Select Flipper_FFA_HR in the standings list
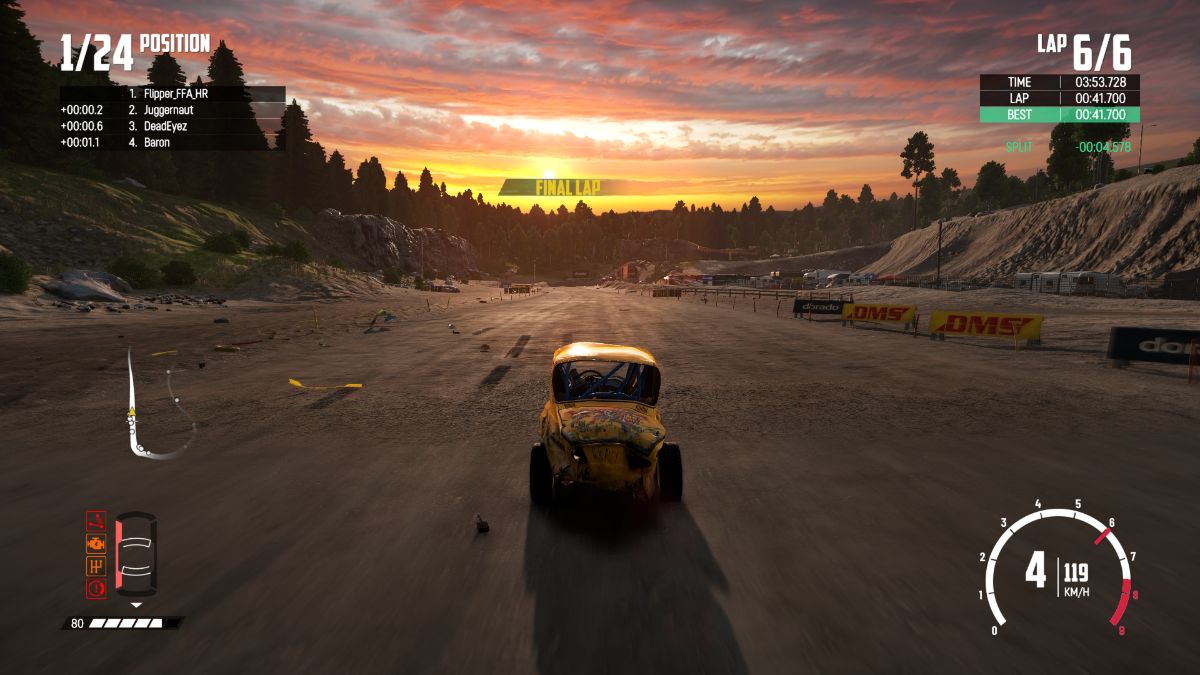 (x=175, y=94)
